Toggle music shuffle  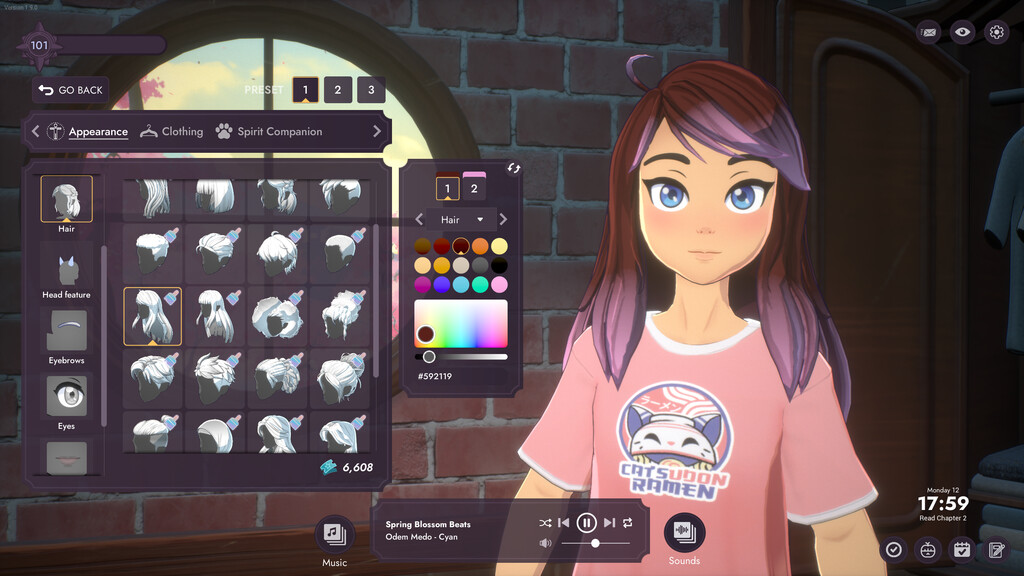click(x=545, y=523)
